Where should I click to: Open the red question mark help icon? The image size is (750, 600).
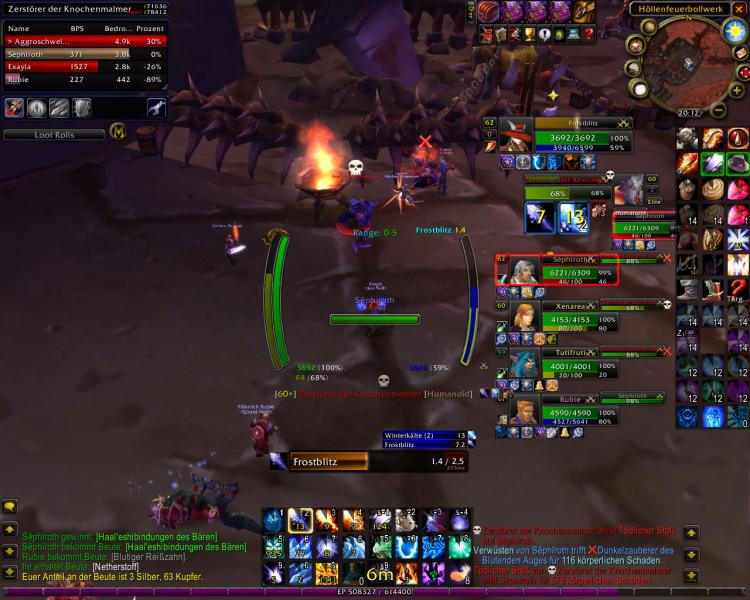tap(738, 289)
